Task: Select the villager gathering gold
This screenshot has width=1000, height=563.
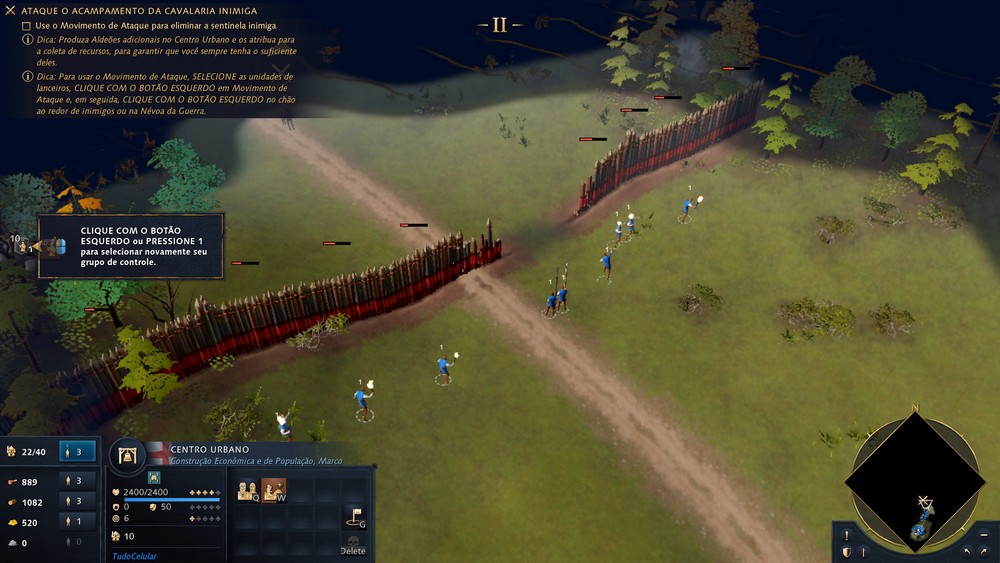Action: point(78,521)
